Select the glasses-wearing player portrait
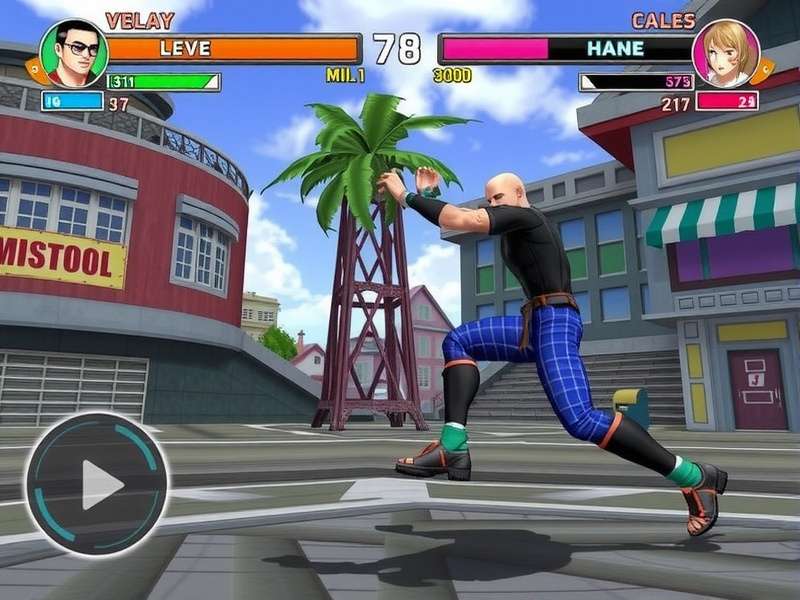 (73, 53)
